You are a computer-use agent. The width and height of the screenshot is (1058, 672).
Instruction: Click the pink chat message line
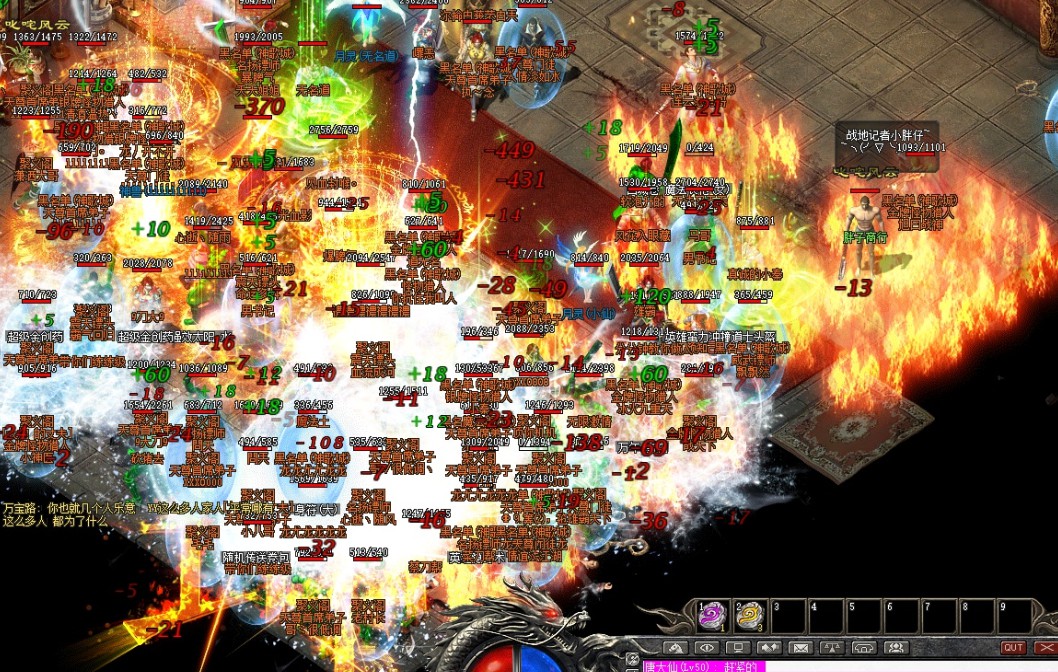pos(700,666)
